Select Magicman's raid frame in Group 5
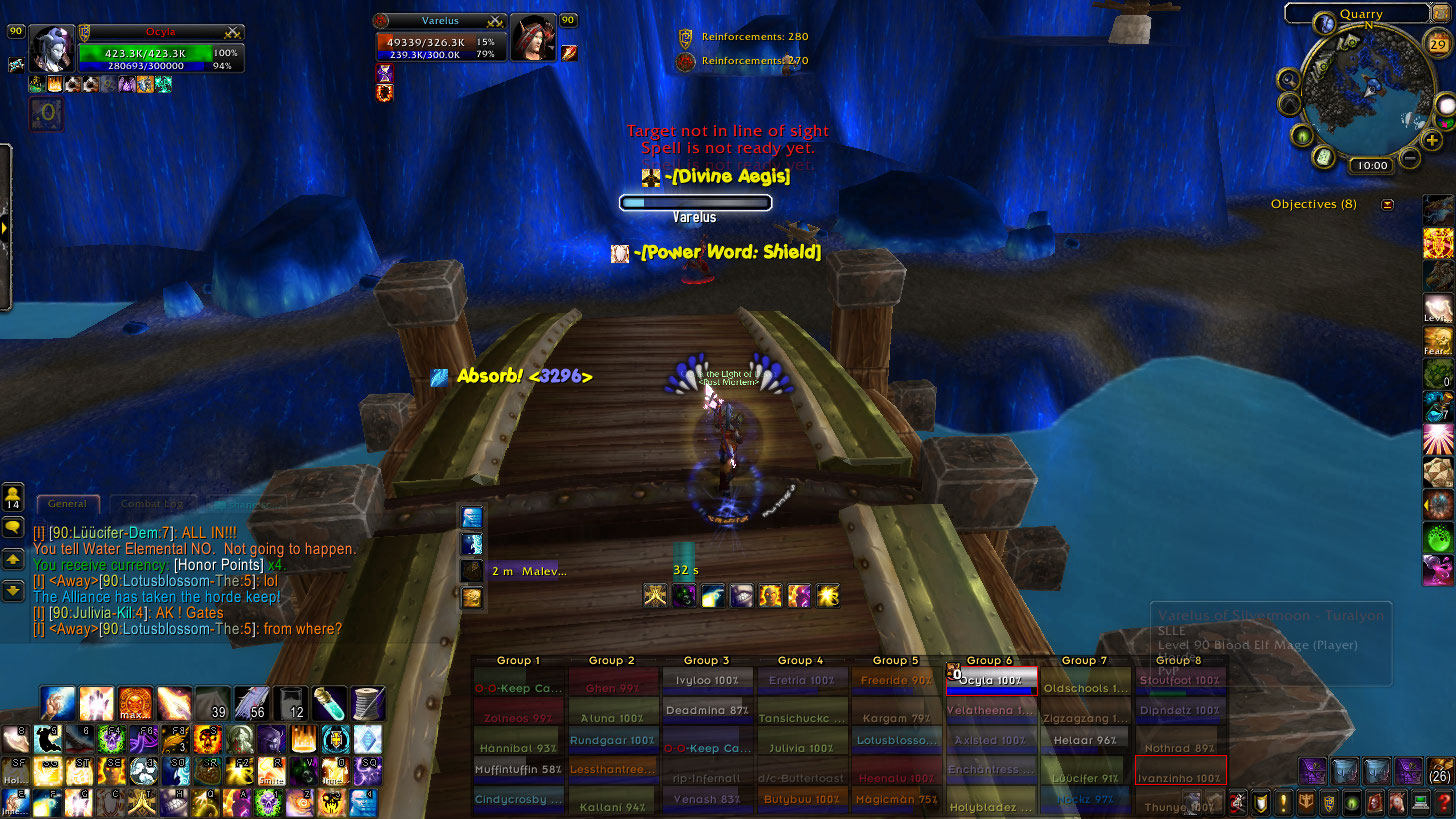The image size is (1456, 819). [x=894, y=798]
